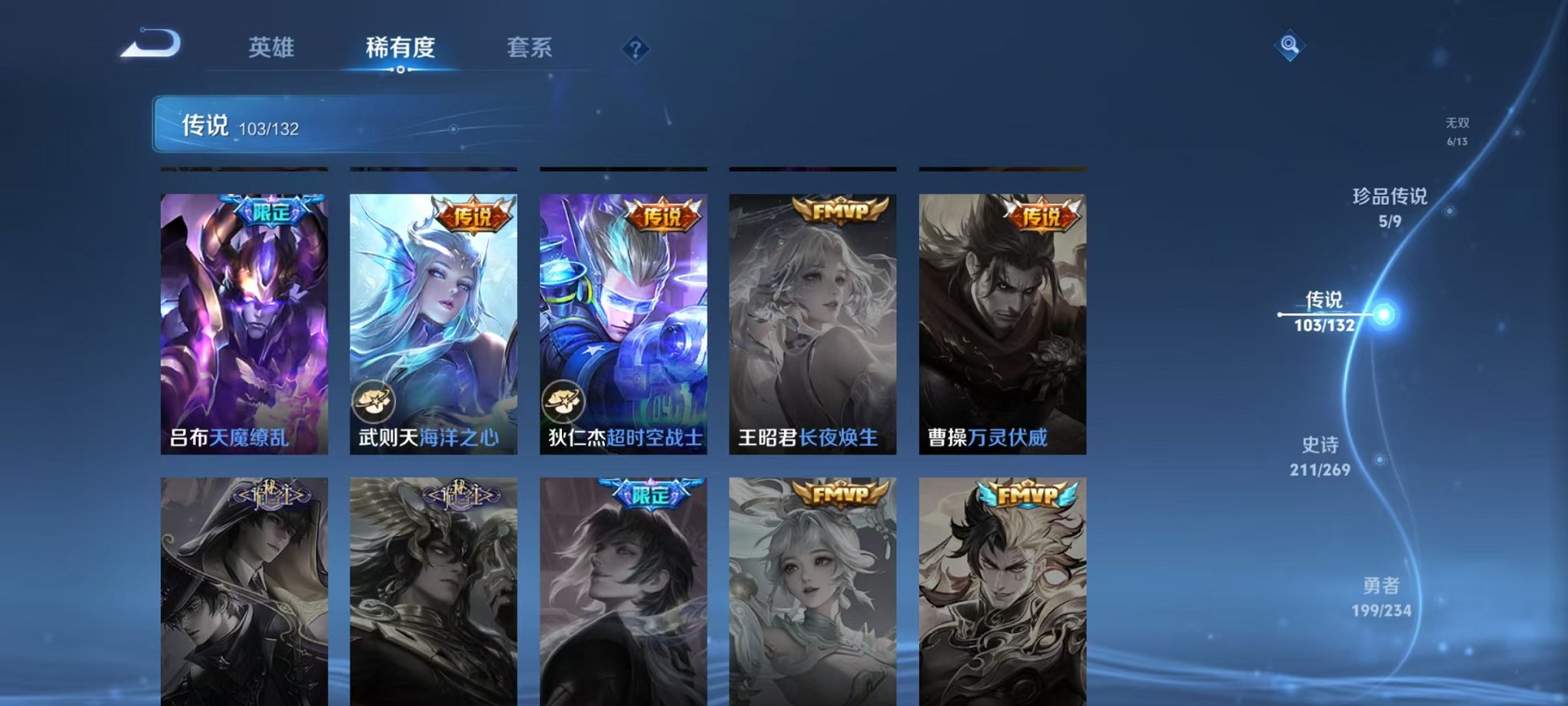Image resolution: width=1568 pixels, height=706 pixels.
Task: Switch to the 英雄 tab
Action: click(x=272, y=48)
